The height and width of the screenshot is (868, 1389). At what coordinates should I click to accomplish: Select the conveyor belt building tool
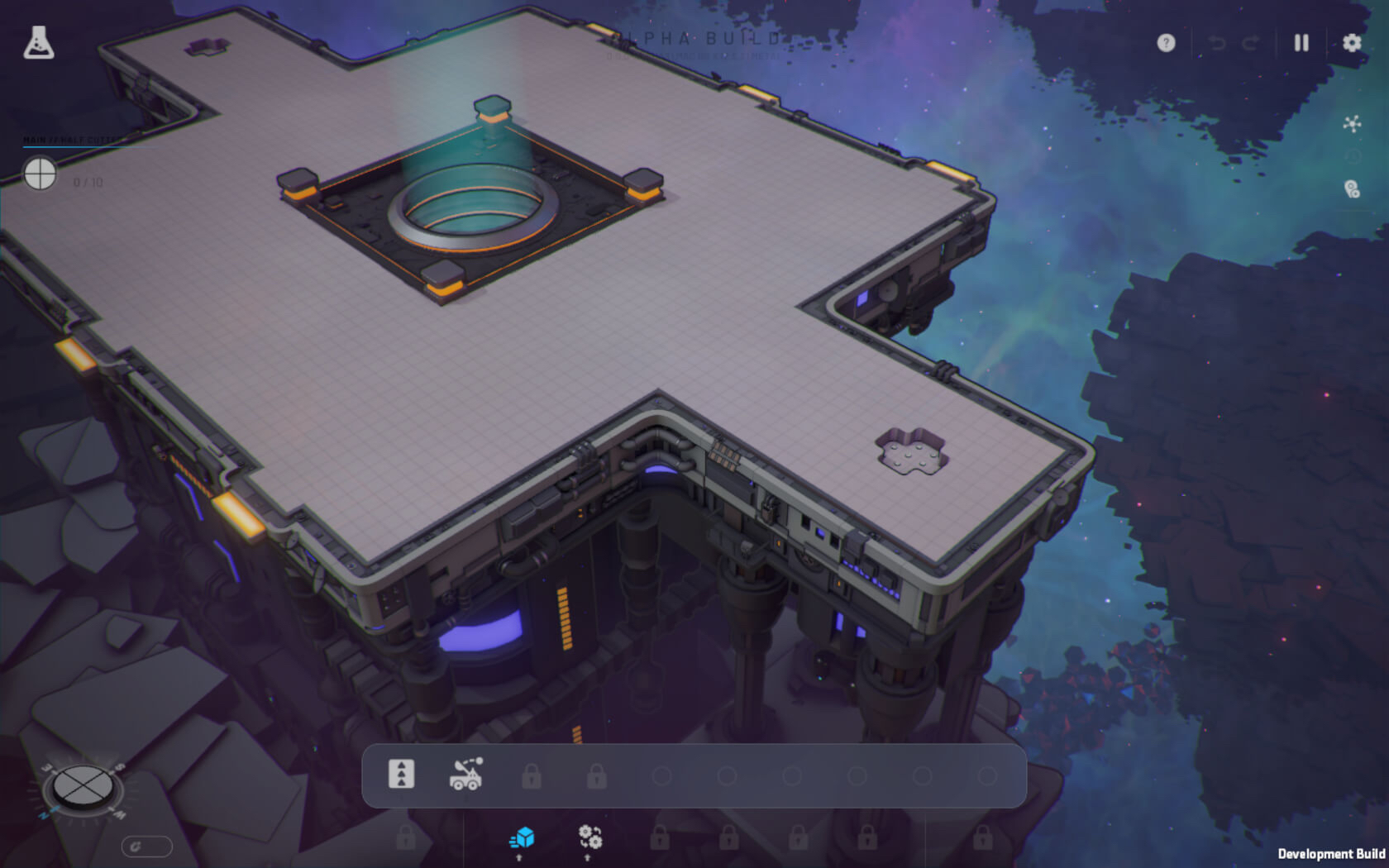(x=402, y=775)
